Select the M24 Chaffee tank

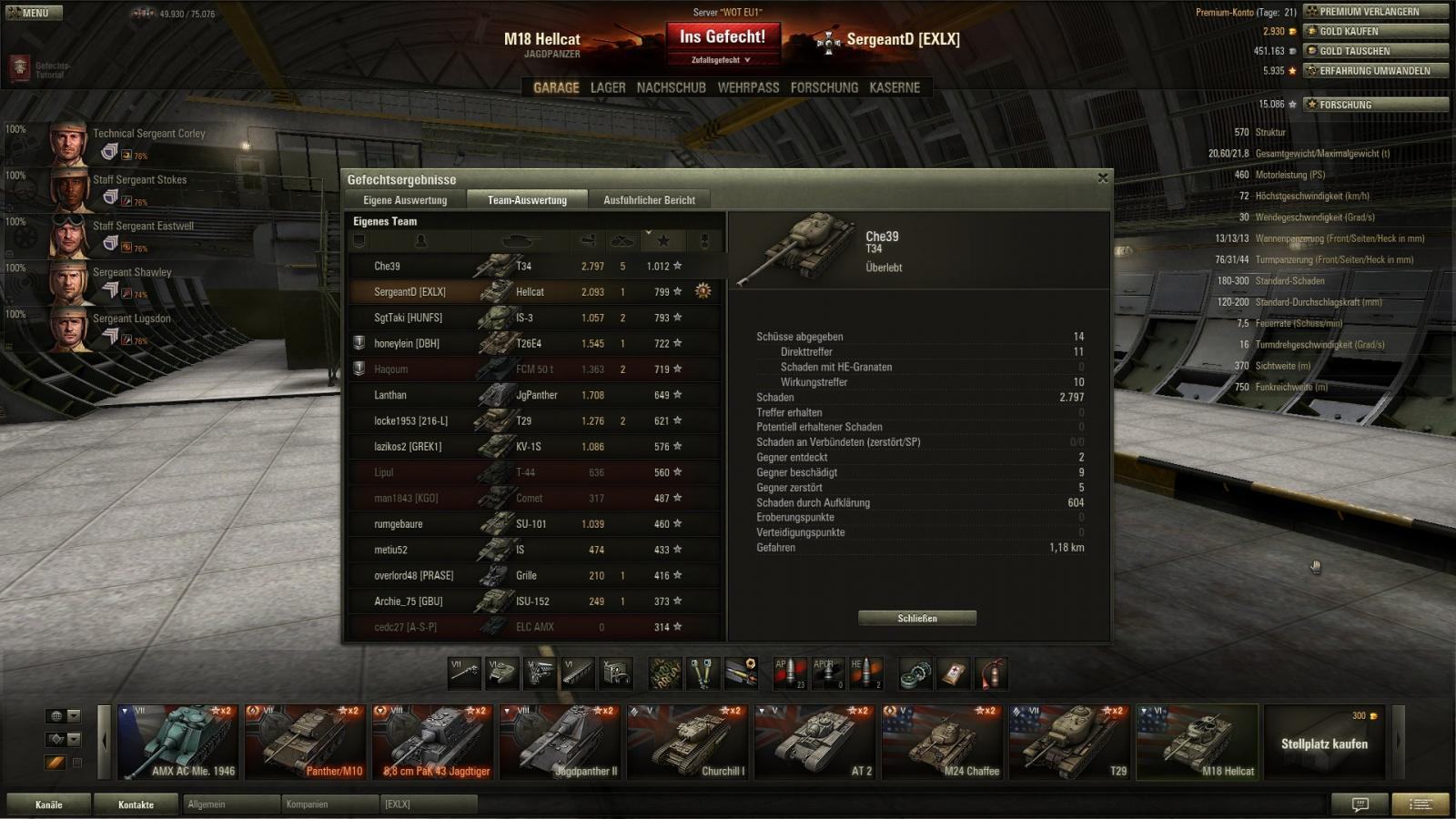coord(942,743)
